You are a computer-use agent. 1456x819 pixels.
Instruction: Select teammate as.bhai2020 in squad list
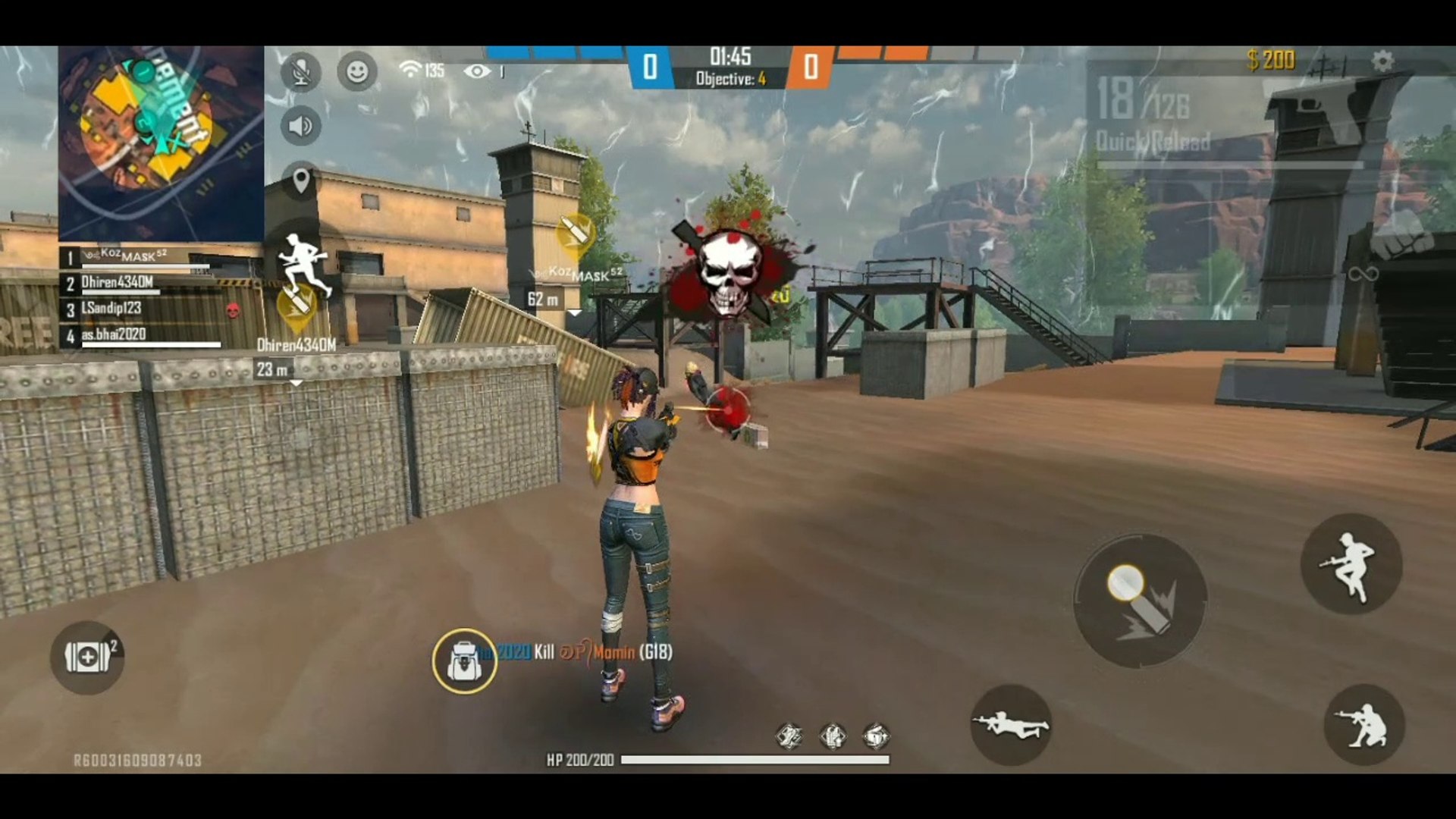114,334
